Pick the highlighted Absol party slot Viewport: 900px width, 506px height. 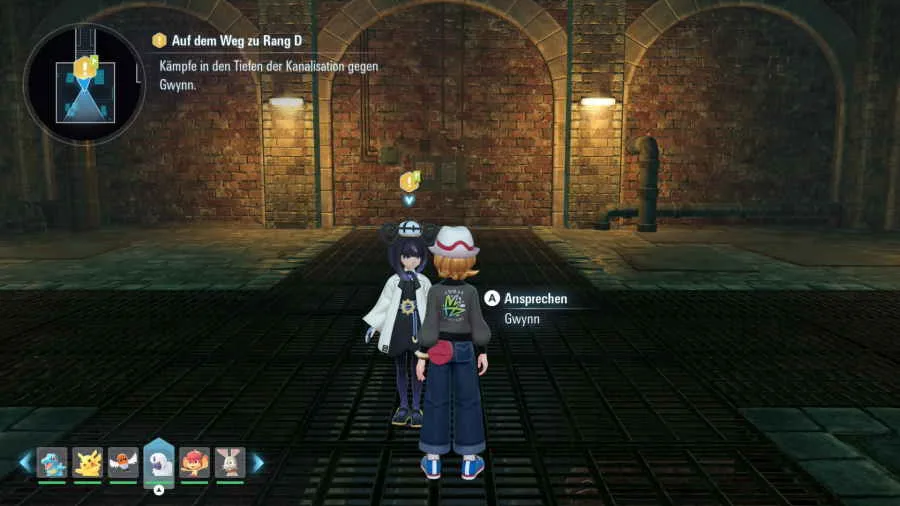159,463
